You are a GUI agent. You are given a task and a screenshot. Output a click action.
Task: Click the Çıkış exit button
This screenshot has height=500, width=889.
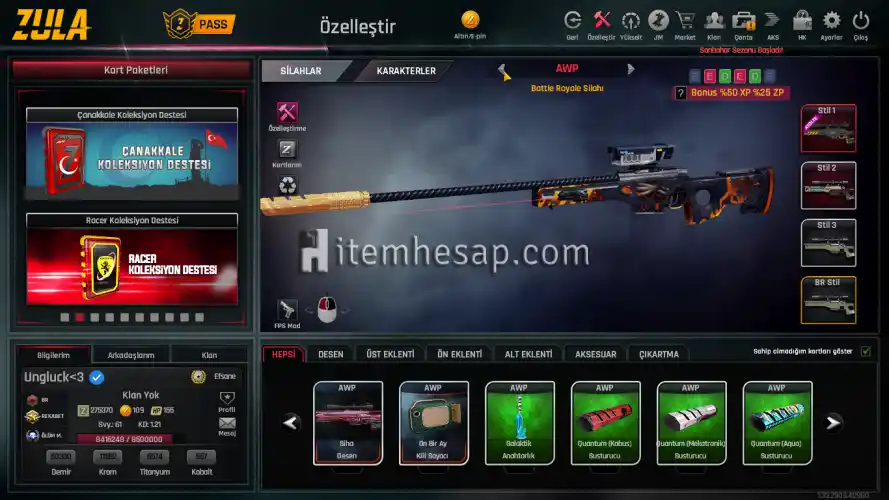tap(860, 22)
